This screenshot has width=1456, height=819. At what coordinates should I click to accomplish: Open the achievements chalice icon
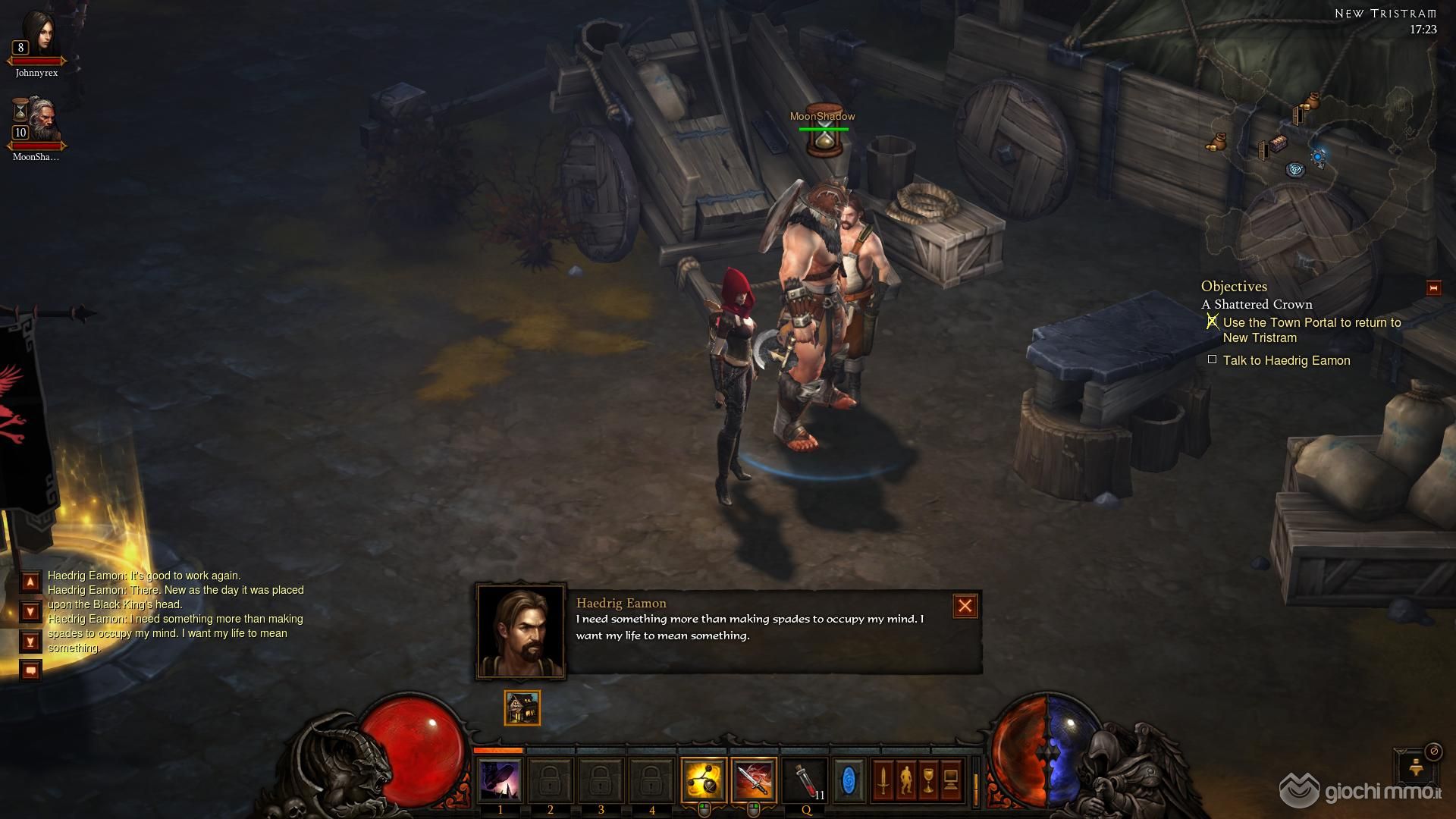(928, 780)
